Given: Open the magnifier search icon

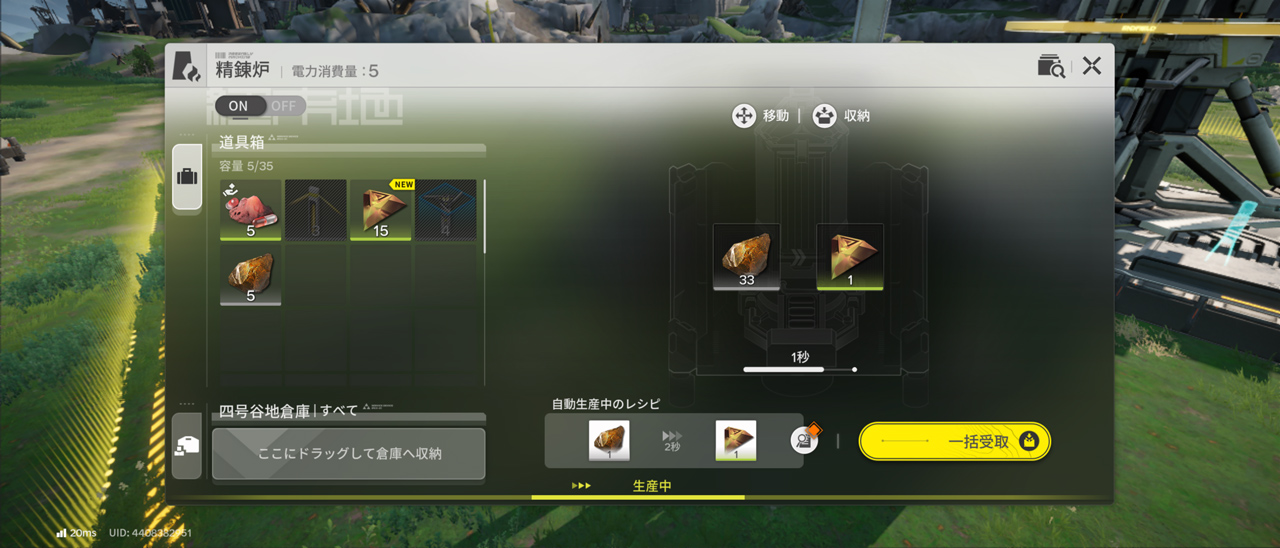Looking at the screenshot, I should pyautogui.click(x=1051, y=66).
